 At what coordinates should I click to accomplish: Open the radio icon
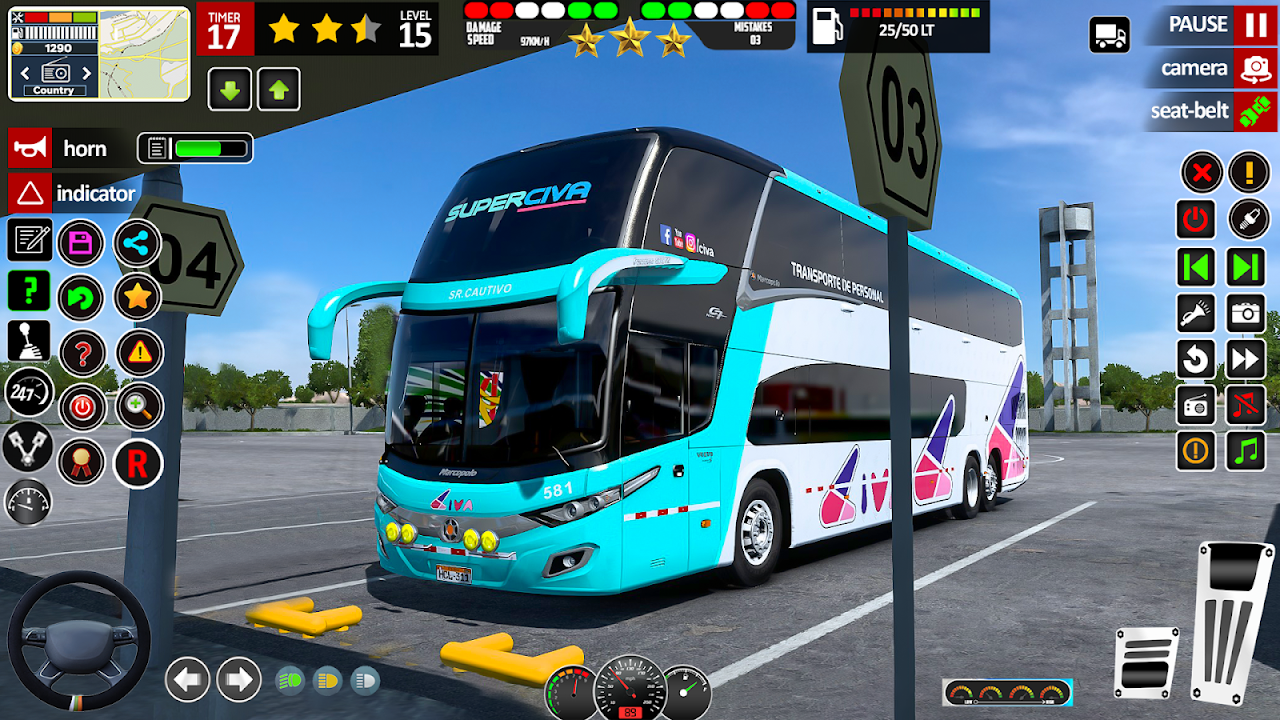click(x=1196, y=405)
